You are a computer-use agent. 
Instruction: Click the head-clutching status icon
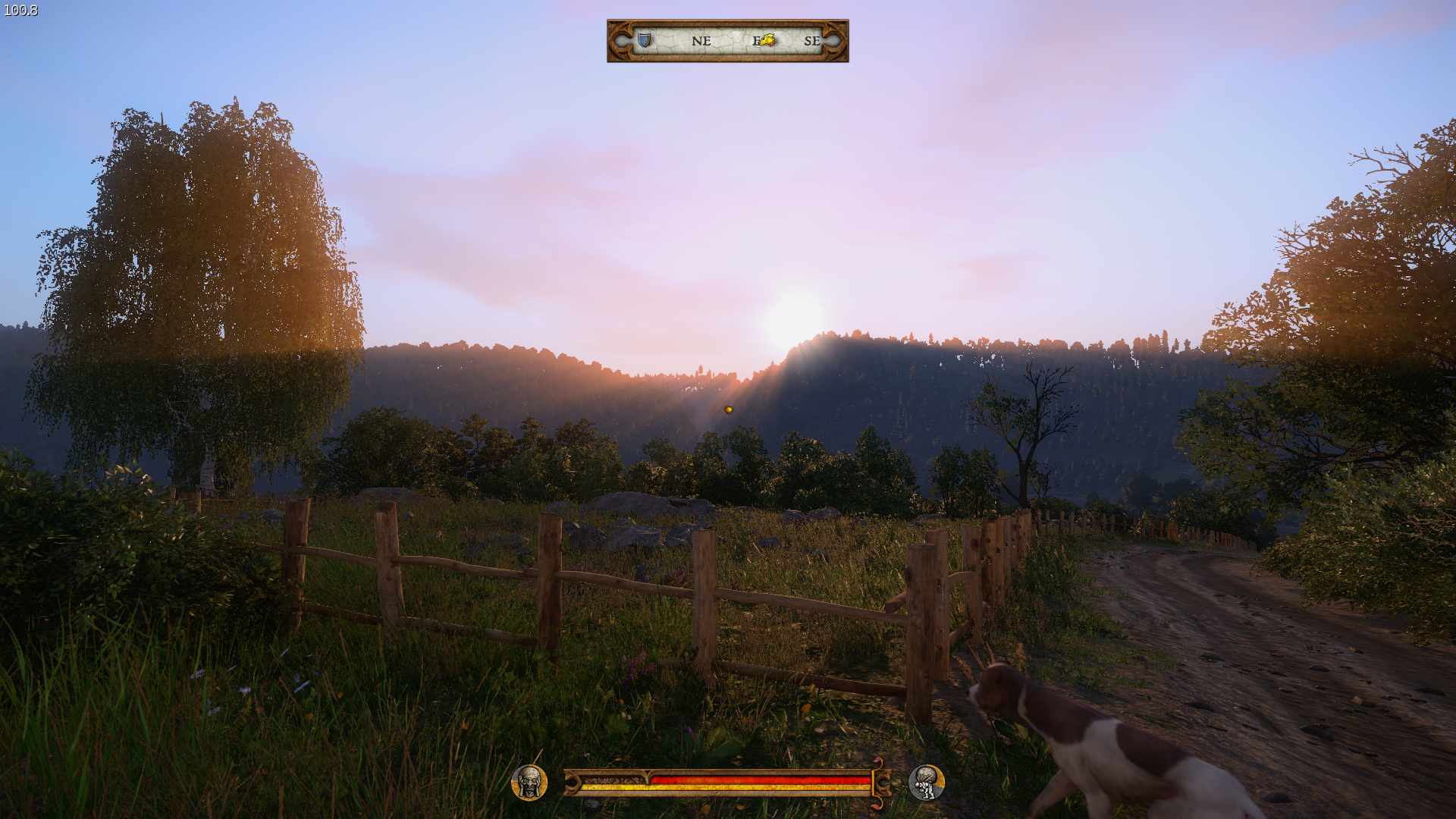(x=529, y=783)
